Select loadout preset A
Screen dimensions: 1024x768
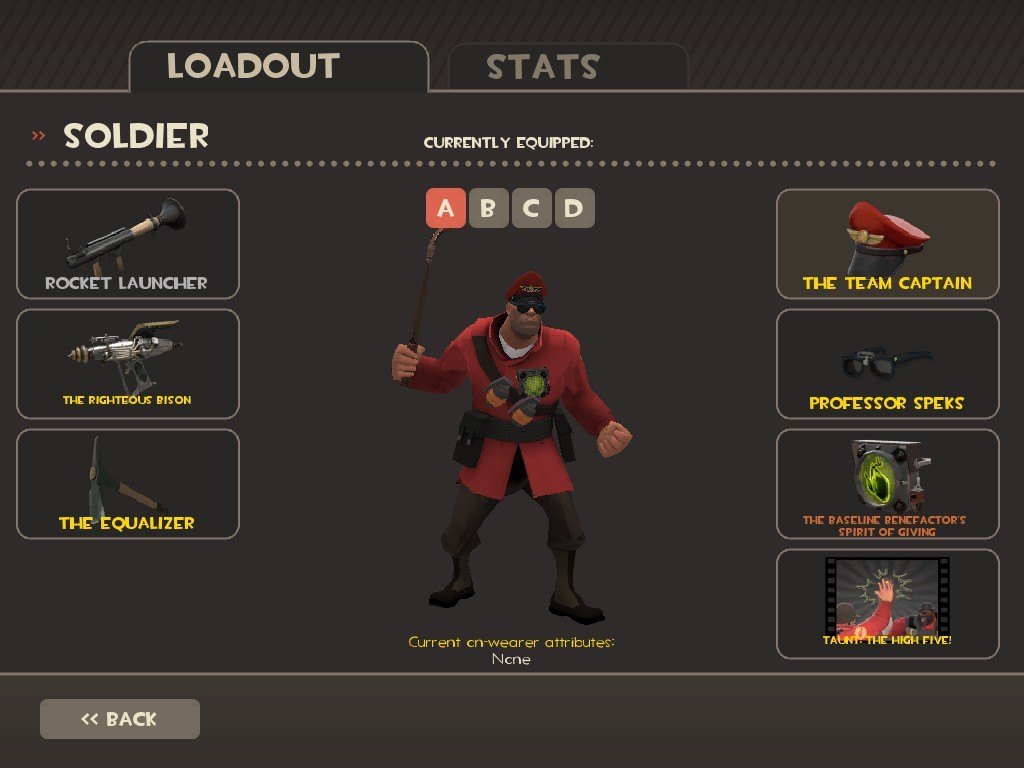[446, 208]
